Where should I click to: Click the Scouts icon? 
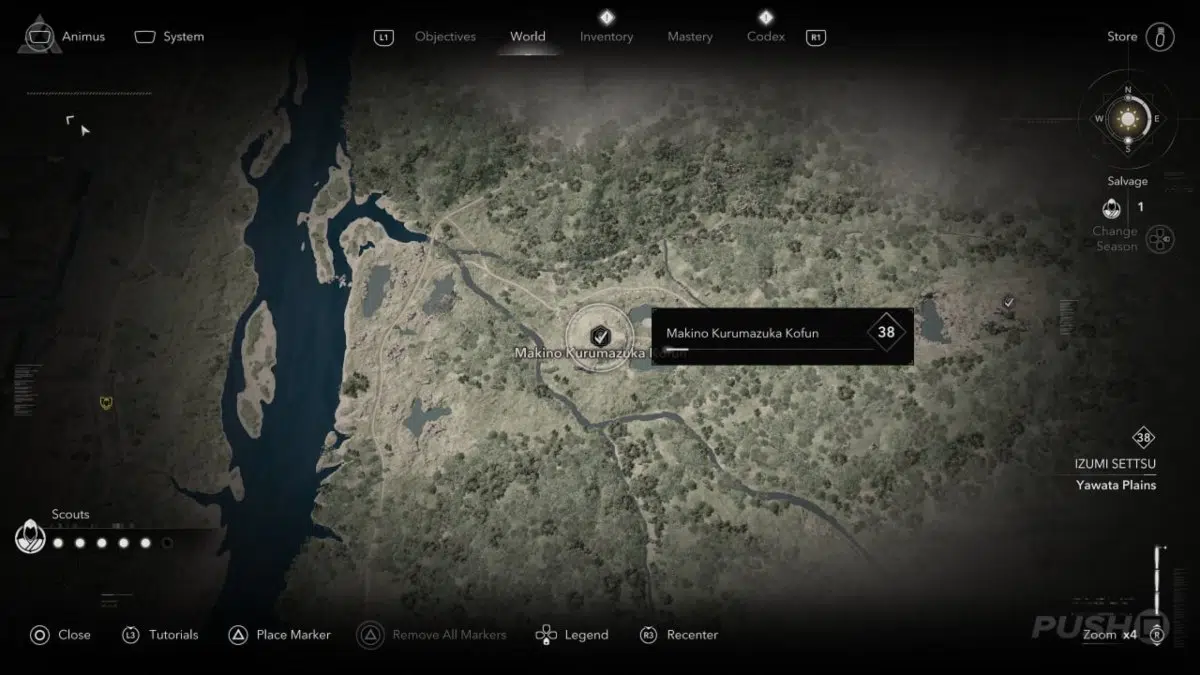30,539
